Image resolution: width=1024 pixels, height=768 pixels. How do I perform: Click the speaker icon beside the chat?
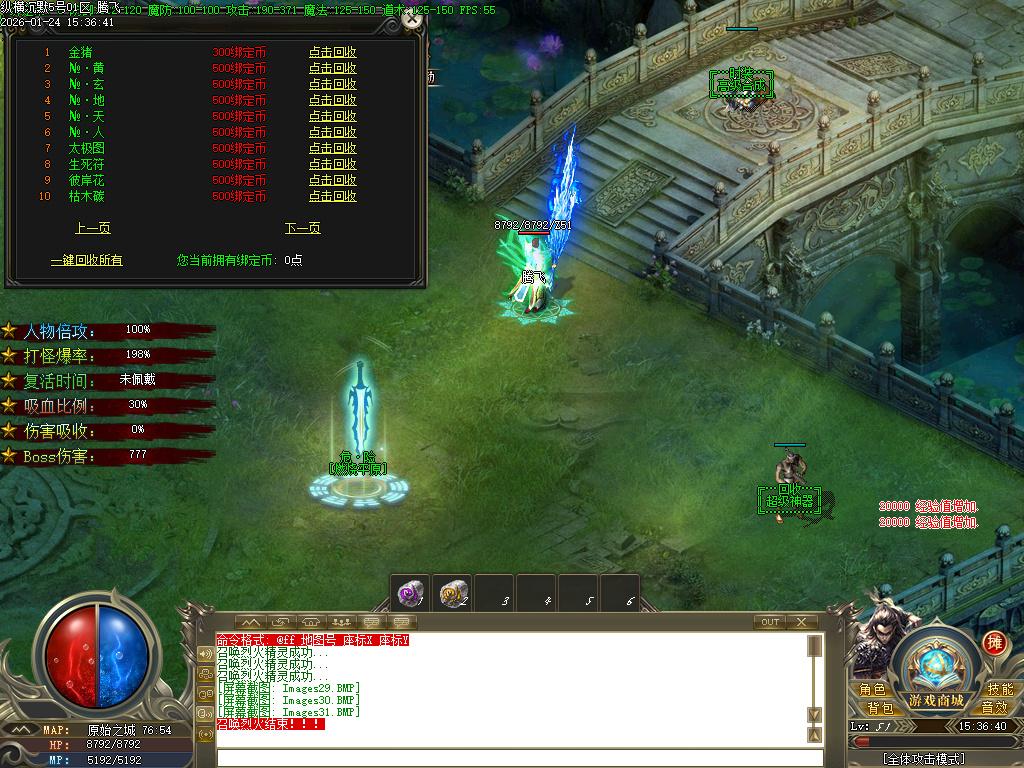coord(206,653)
